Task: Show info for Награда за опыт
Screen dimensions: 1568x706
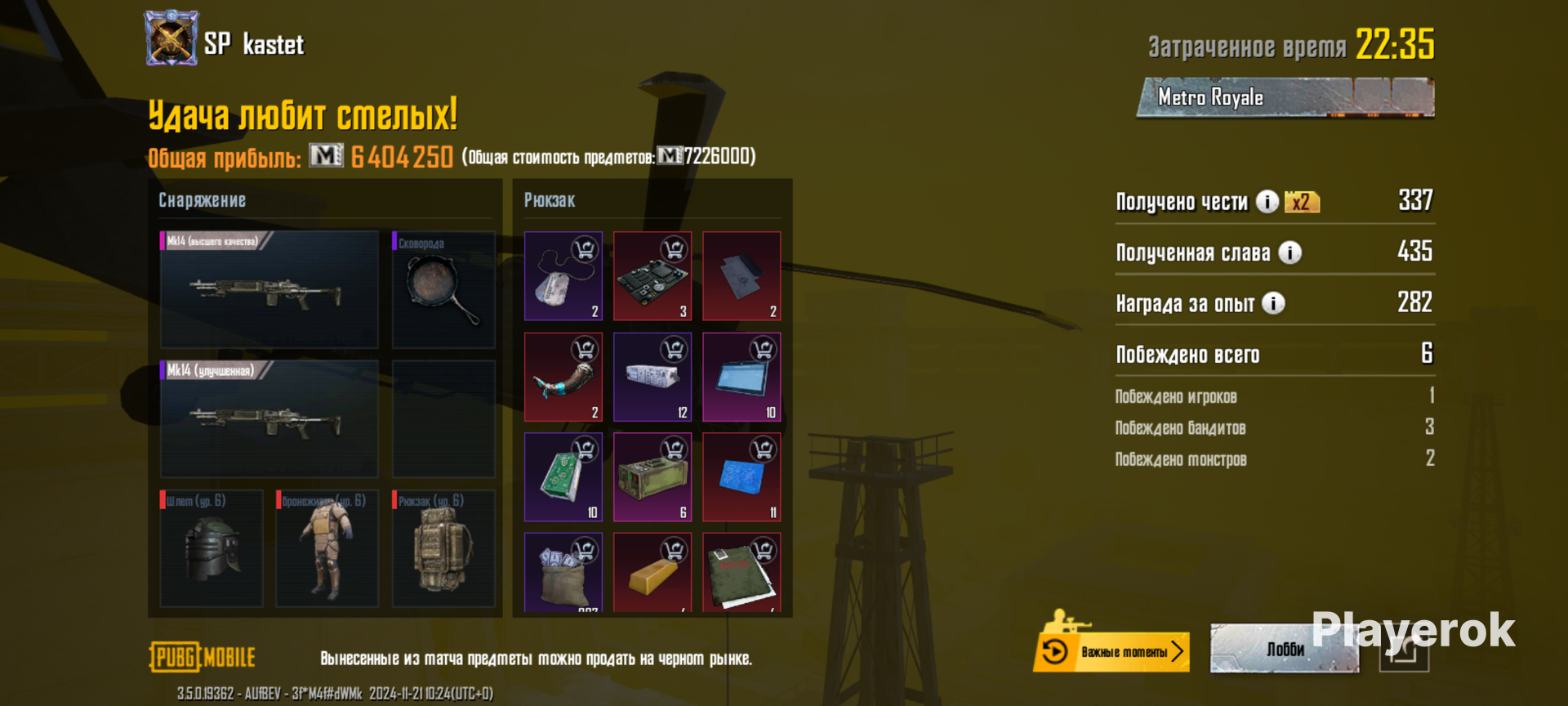Action: [x=1273, y=303]
